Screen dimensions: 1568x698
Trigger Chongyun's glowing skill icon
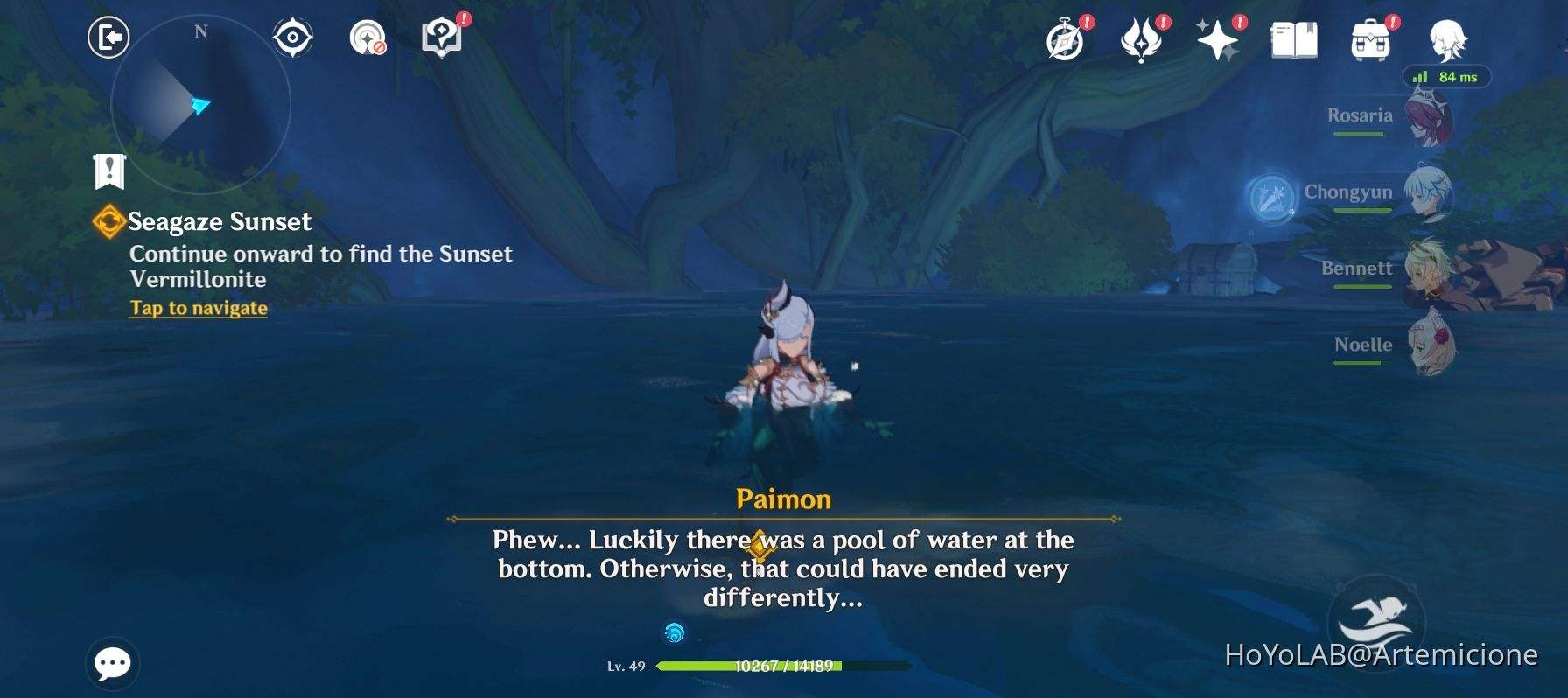(x=1270, y=198)
